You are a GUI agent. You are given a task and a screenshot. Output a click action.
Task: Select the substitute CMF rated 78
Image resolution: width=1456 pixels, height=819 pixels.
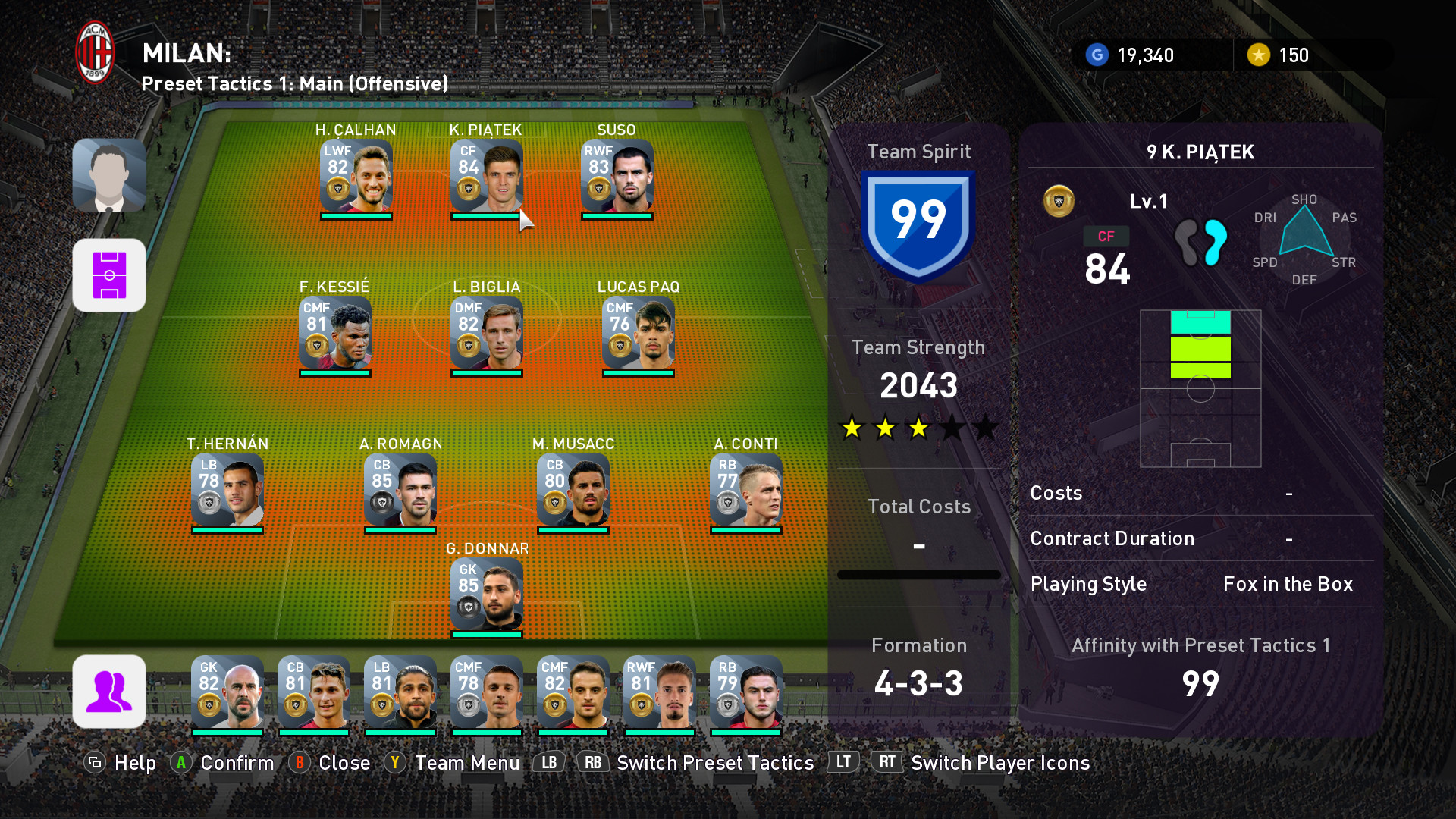click(486, 692)
